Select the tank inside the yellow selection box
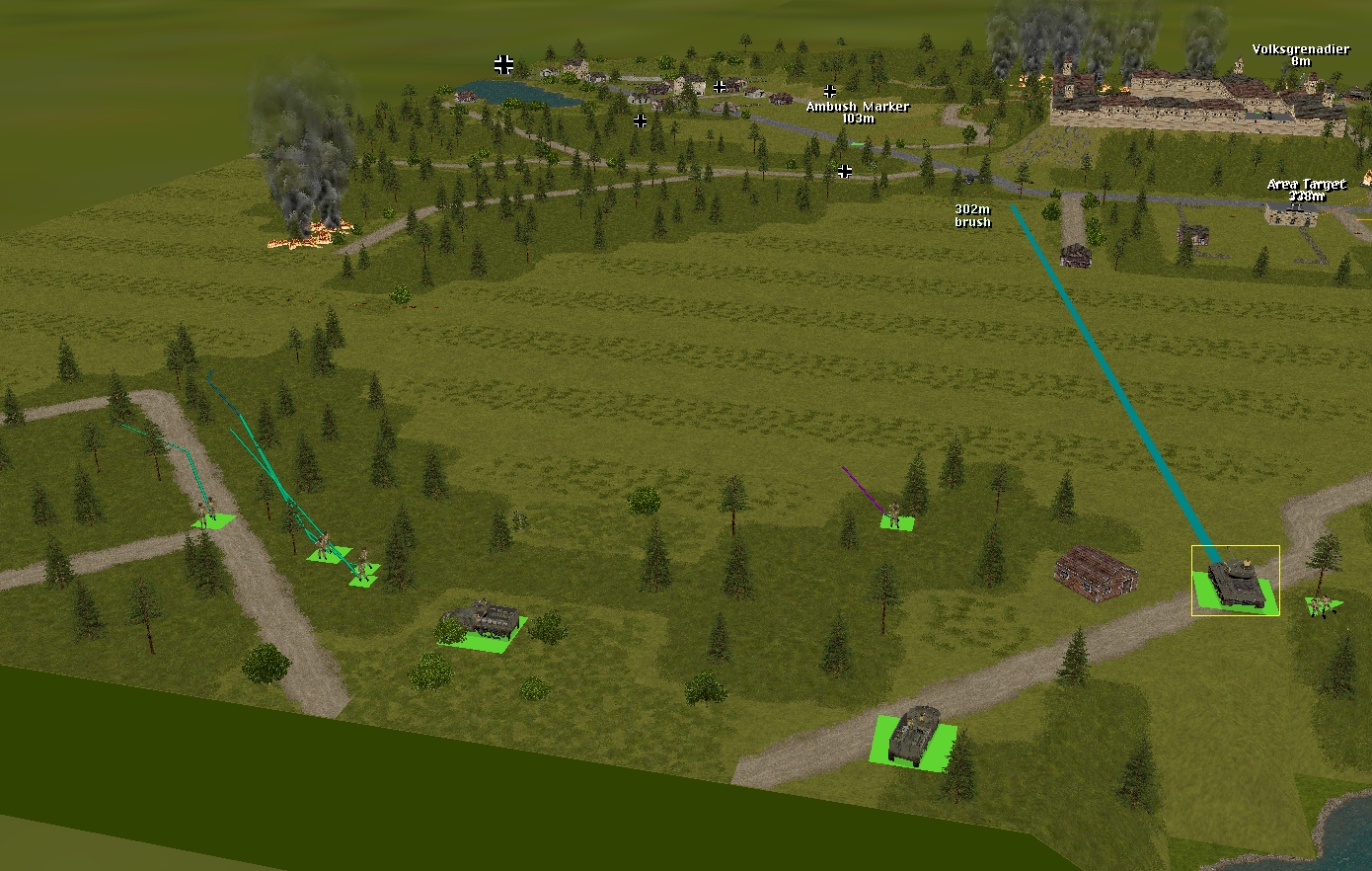 (x=1235, y=582)
